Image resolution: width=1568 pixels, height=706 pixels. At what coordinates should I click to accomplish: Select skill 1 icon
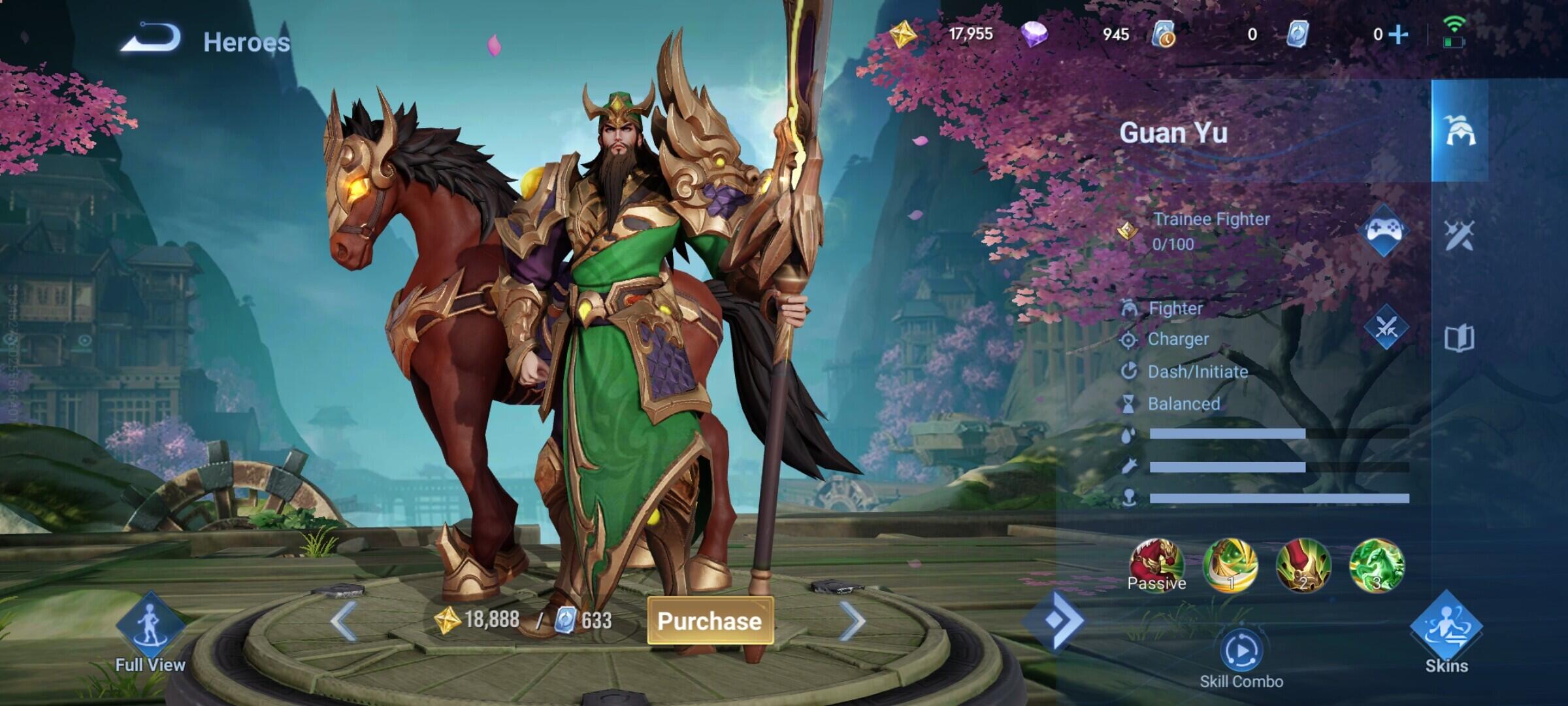[1230, 565]
